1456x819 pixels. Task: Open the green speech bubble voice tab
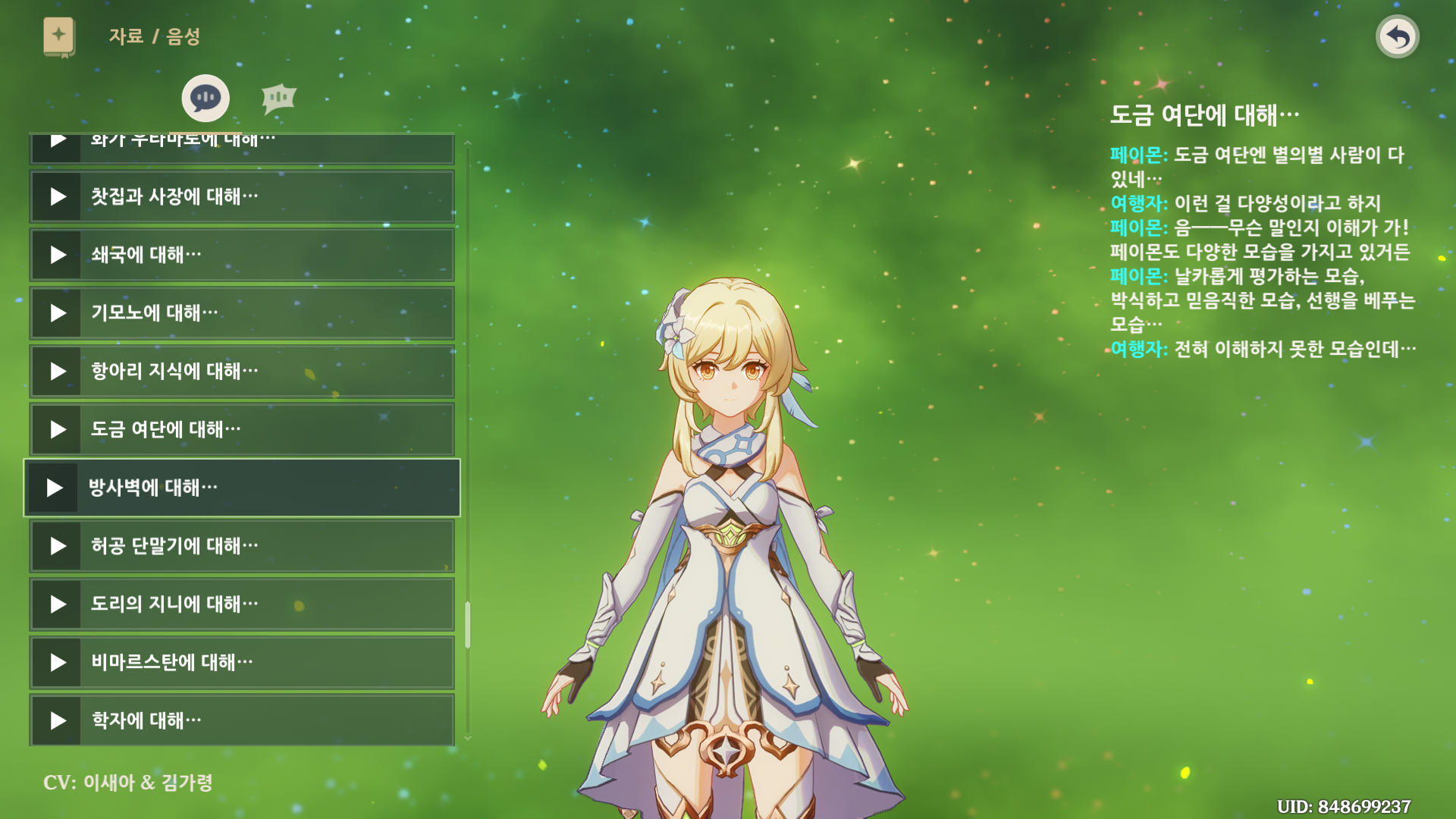pyautogui.click(x=278, y=98)
